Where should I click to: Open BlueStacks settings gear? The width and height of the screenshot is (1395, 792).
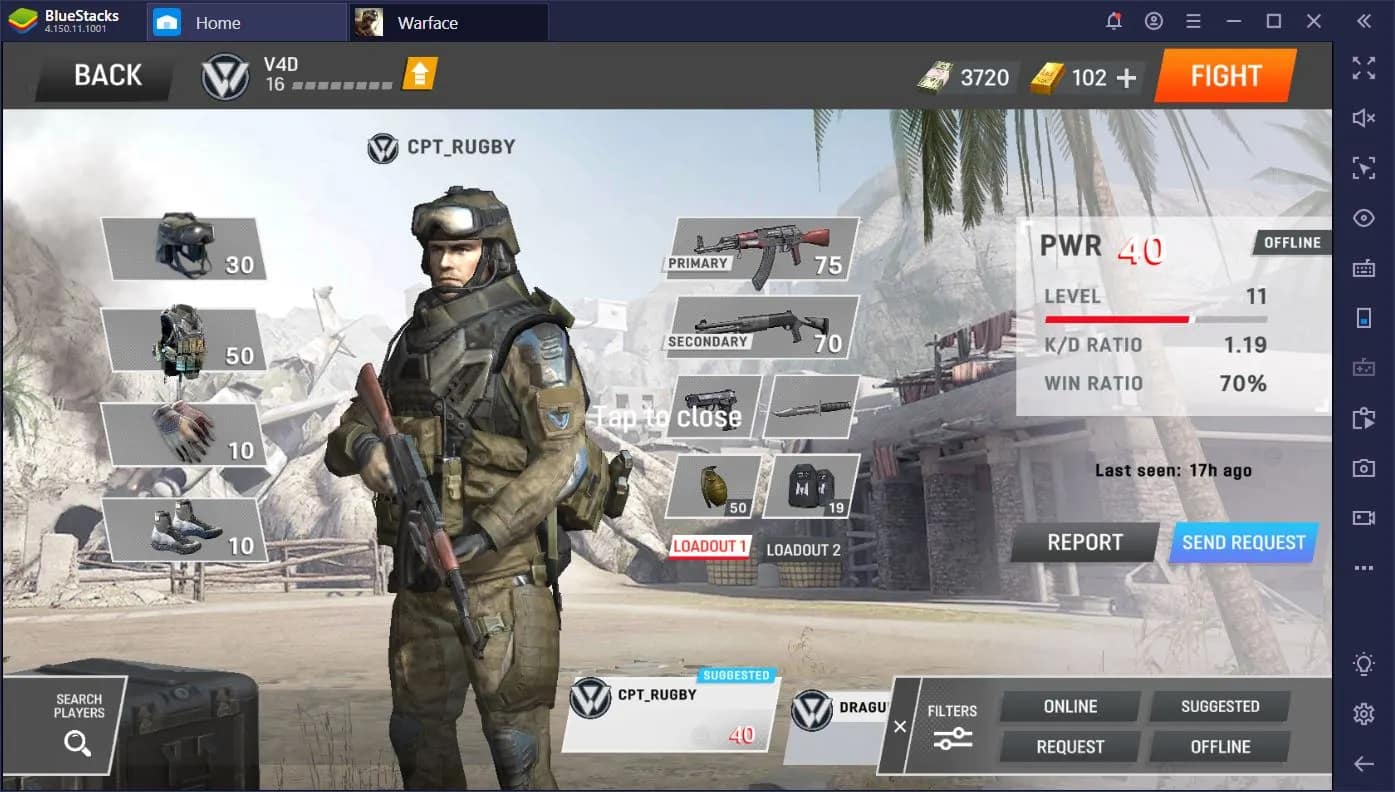pos(1363,713)
